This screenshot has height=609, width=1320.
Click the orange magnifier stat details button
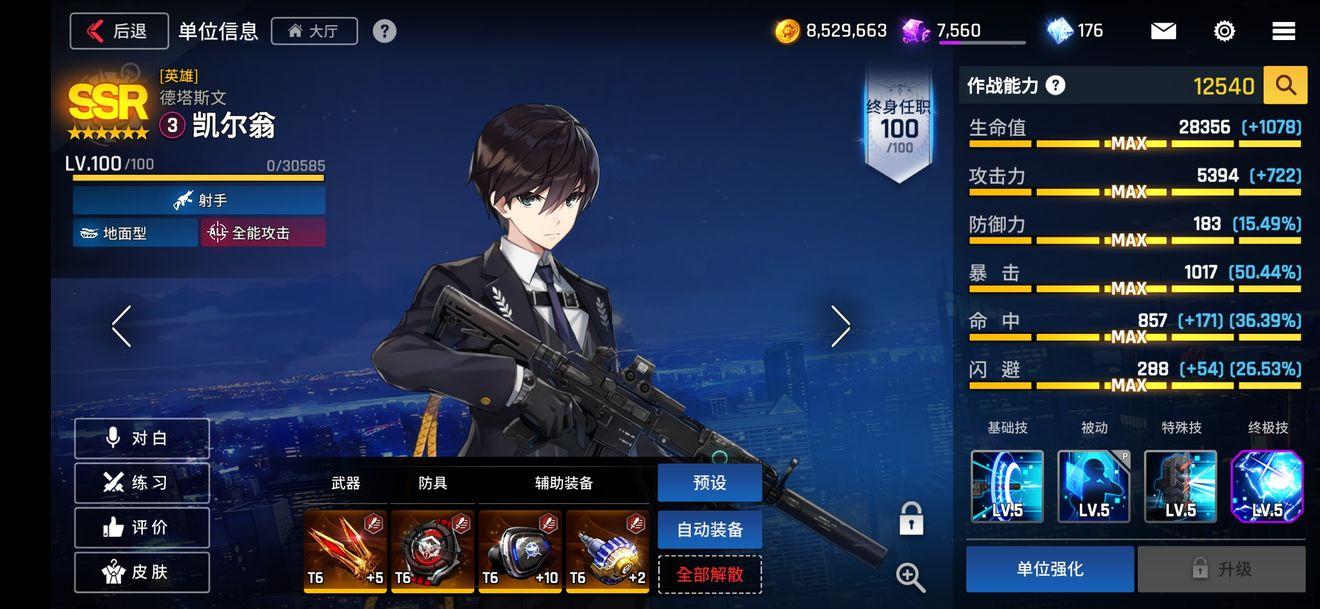click(x=1285, y=86)
